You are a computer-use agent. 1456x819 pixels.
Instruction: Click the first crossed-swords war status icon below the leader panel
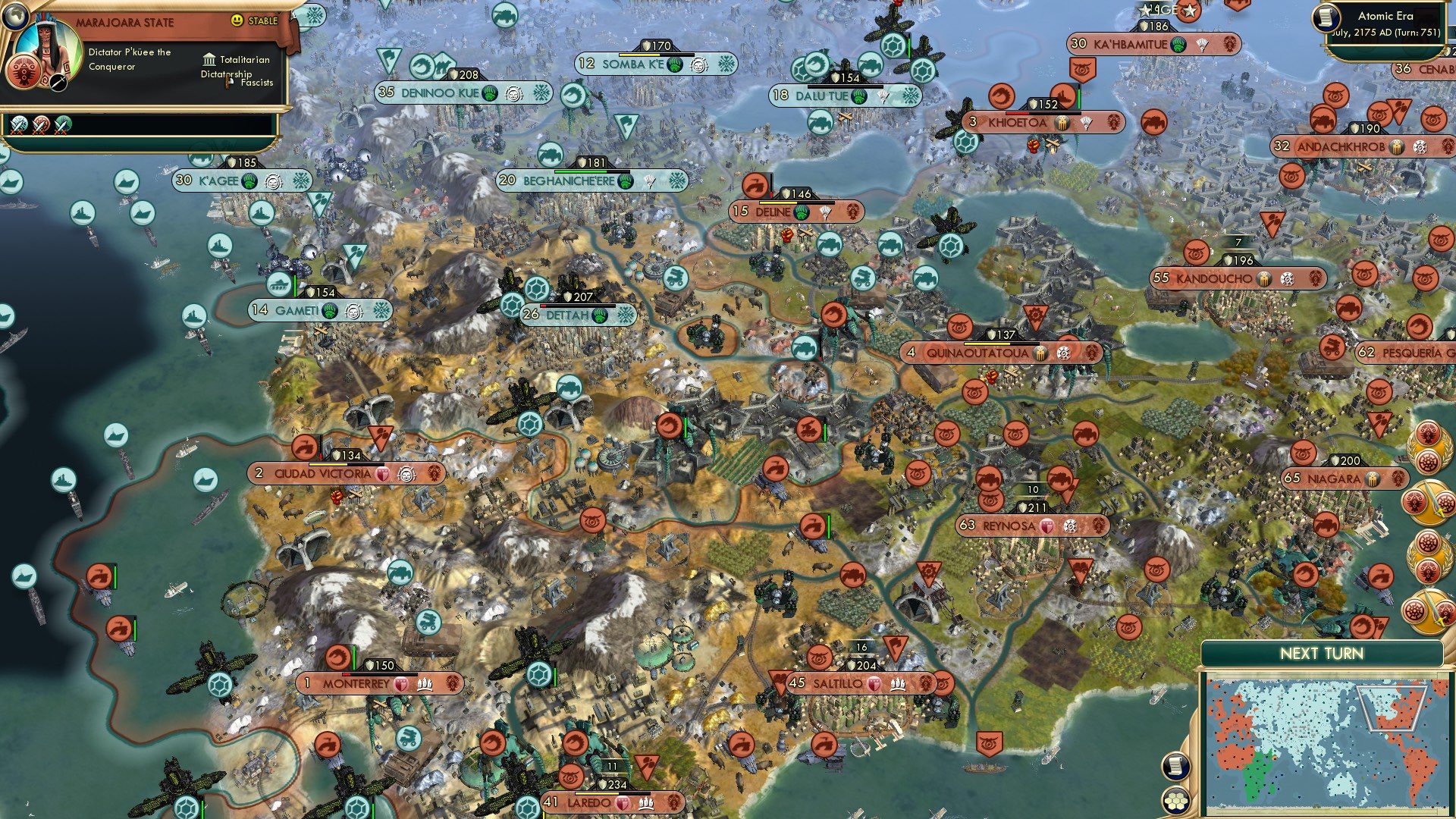click(18, 126)
